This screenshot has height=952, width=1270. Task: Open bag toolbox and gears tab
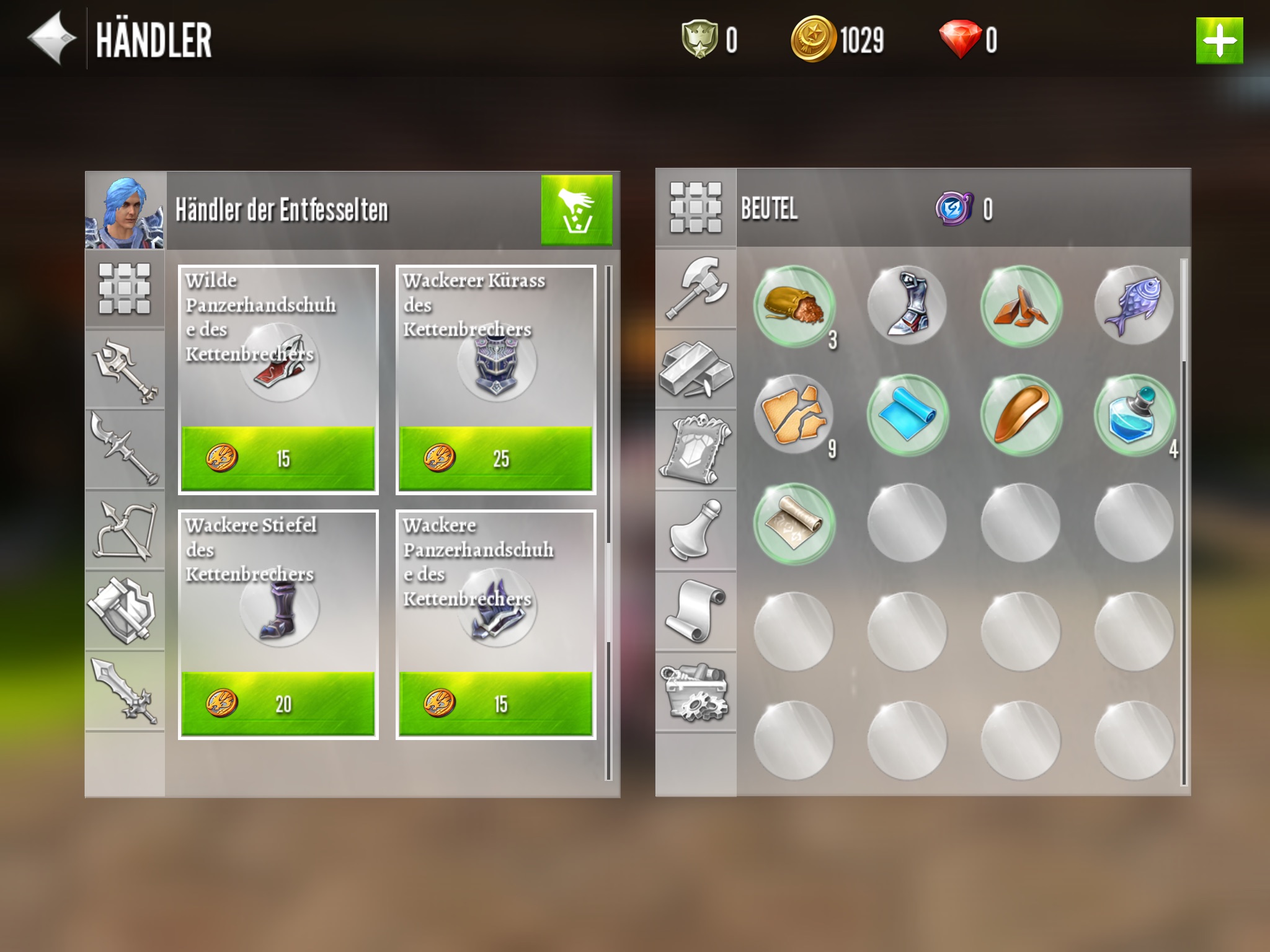pos(696,692)
